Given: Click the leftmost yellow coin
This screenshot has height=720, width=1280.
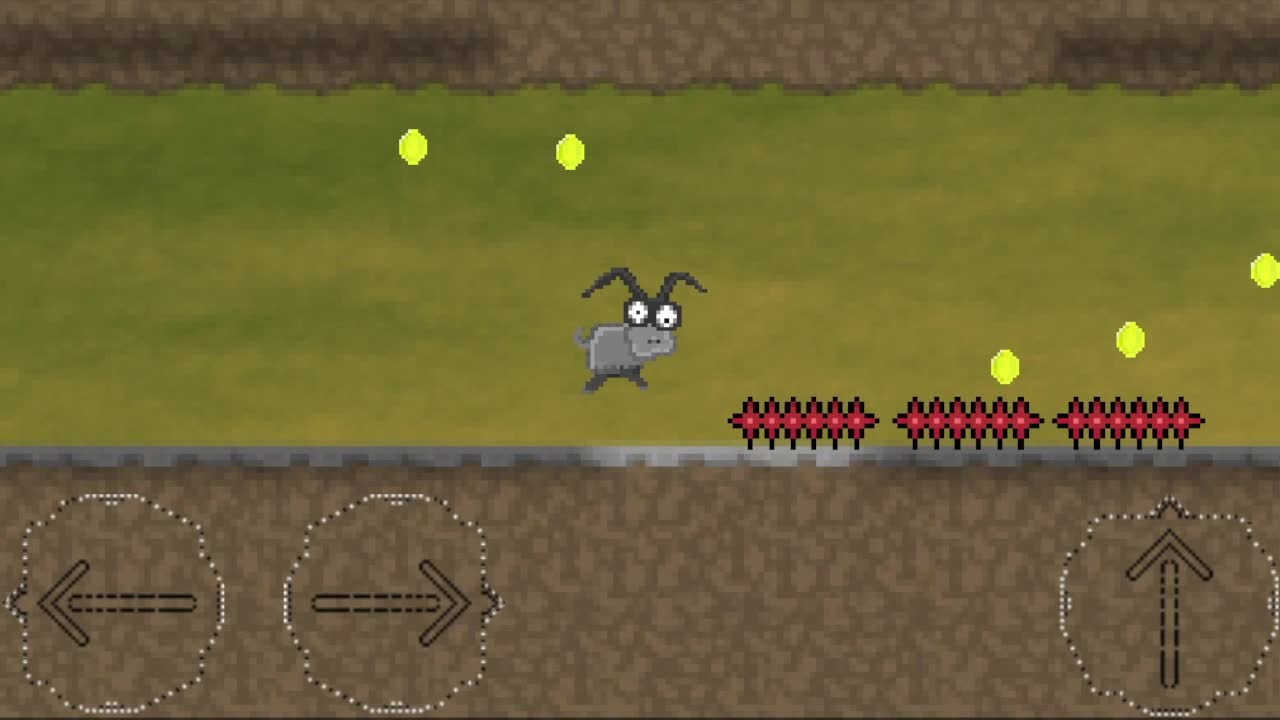Looking at the screenshot, I should click(413, 147).
